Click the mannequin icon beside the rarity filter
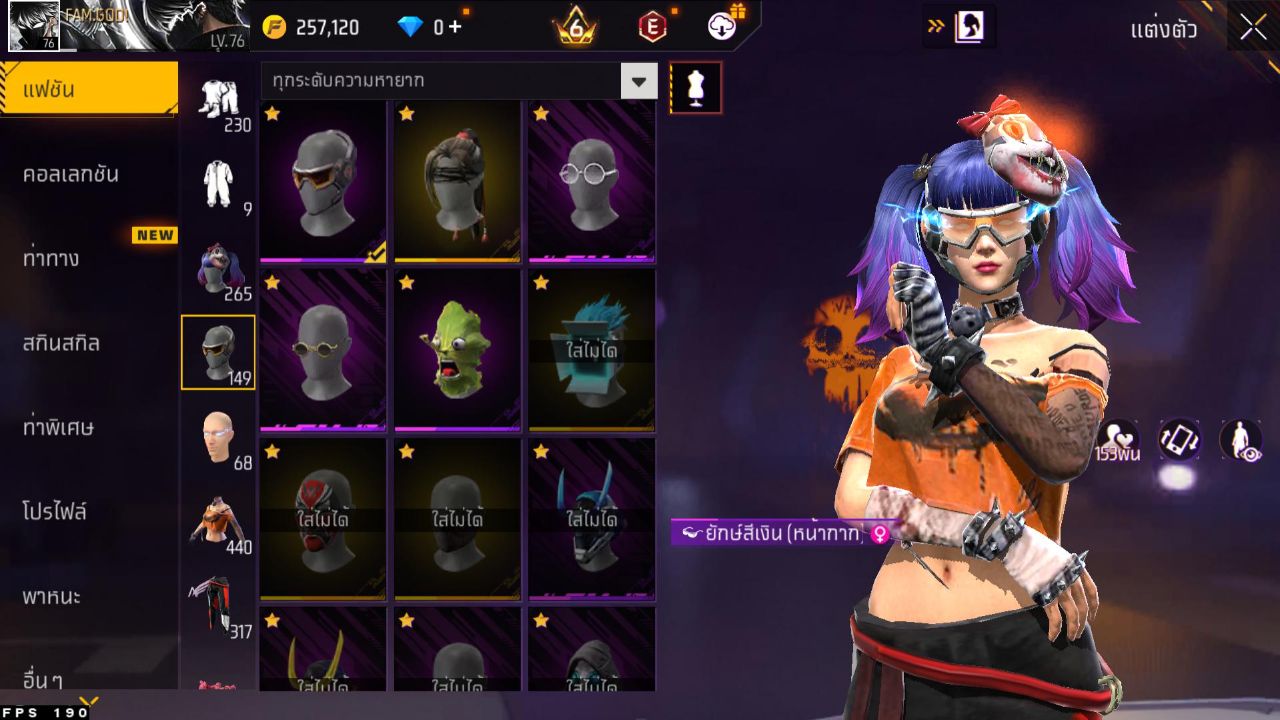Image resolution: width=1280 pixels, height=720 pixels. coord(696,87)
